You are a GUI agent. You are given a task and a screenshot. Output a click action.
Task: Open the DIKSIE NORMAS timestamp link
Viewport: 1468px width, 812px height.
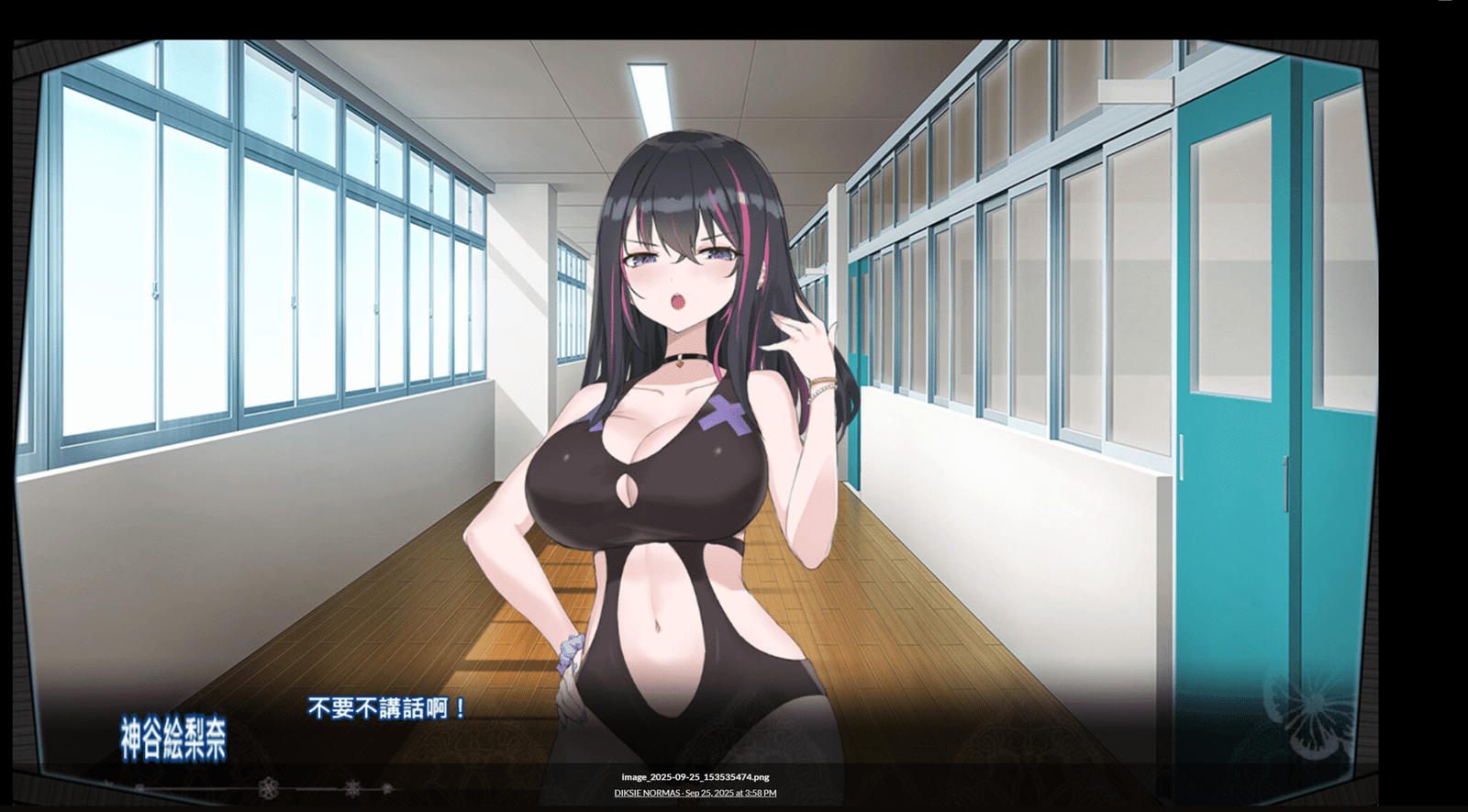click(x=695, y=793)
